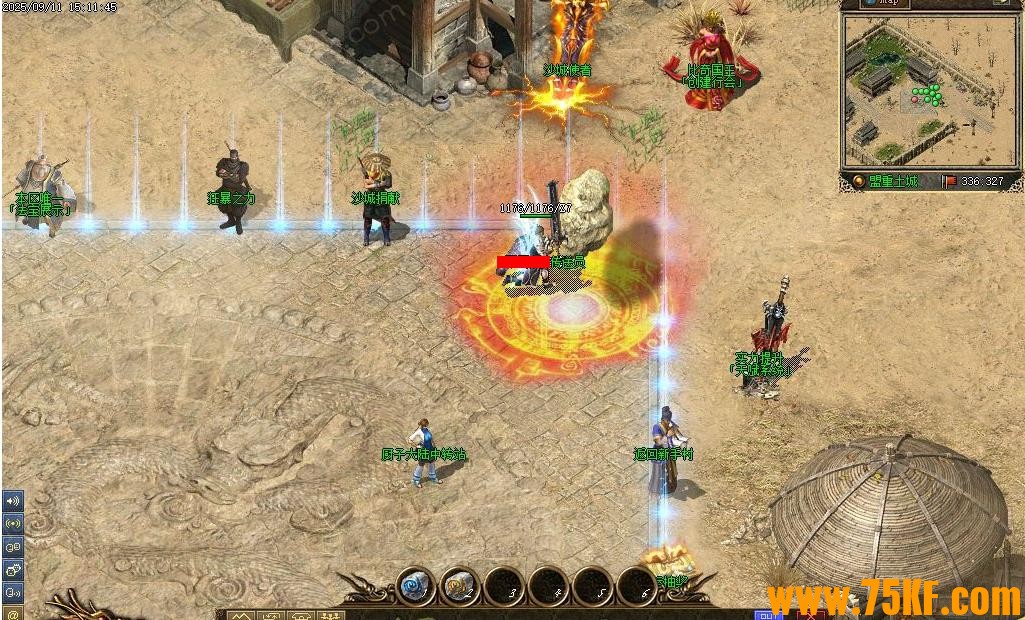Click the blue OUT button
The image size is (1025, 620).
767,614
